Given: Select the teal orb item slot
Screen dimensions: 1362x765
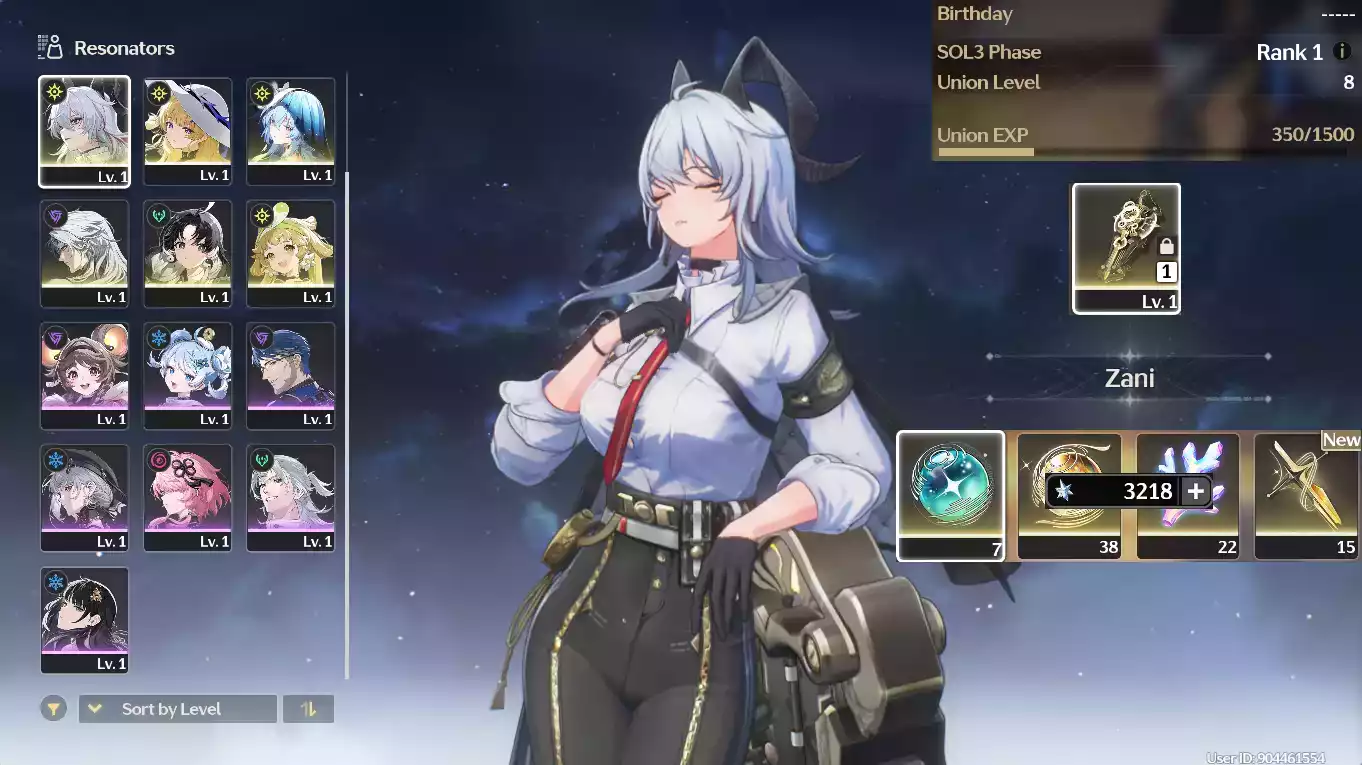Looking at the screenshot, I should (950, 494).
